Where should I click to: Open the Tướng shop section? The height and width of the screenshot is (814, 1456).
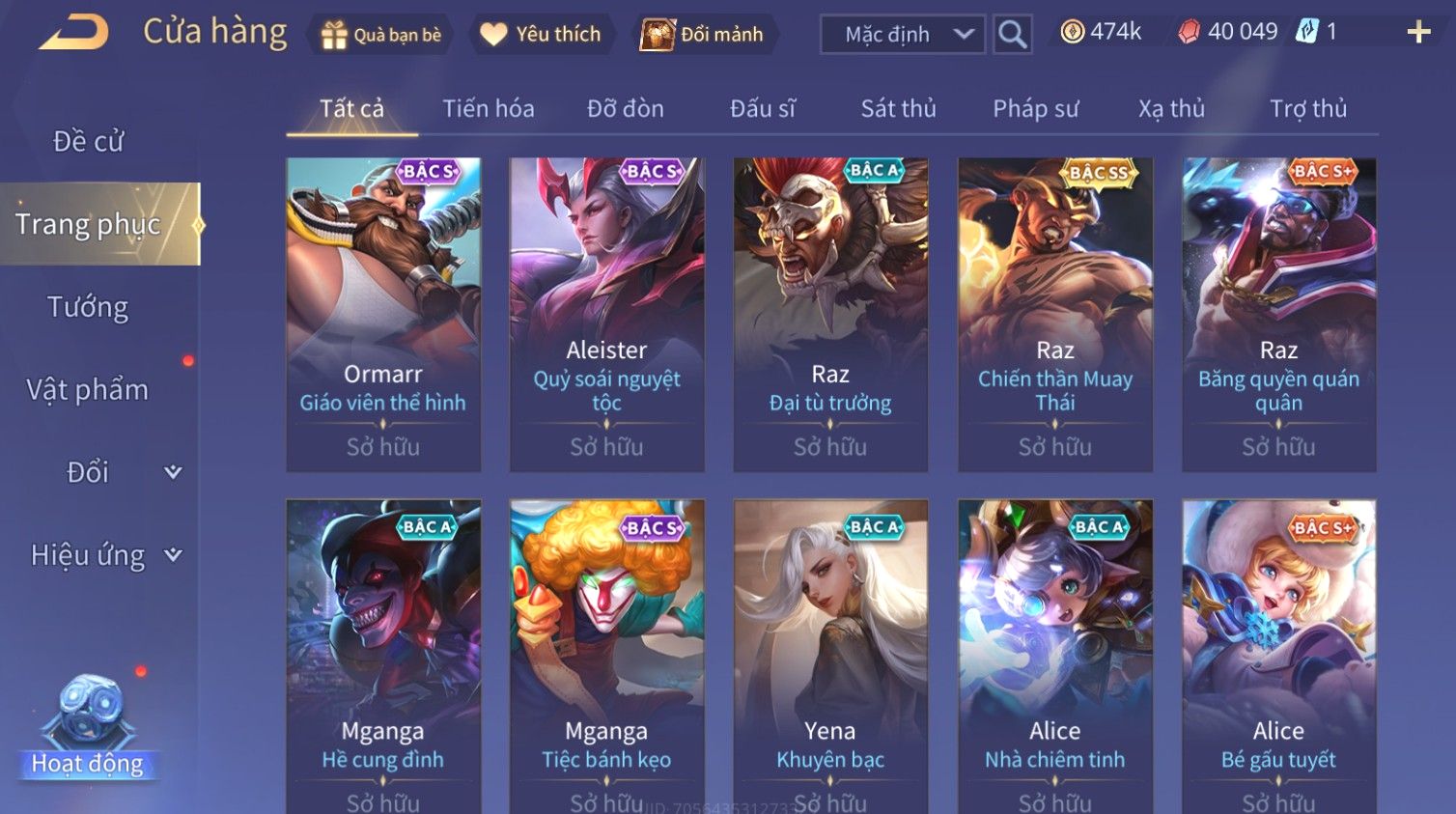pos(88,307)
